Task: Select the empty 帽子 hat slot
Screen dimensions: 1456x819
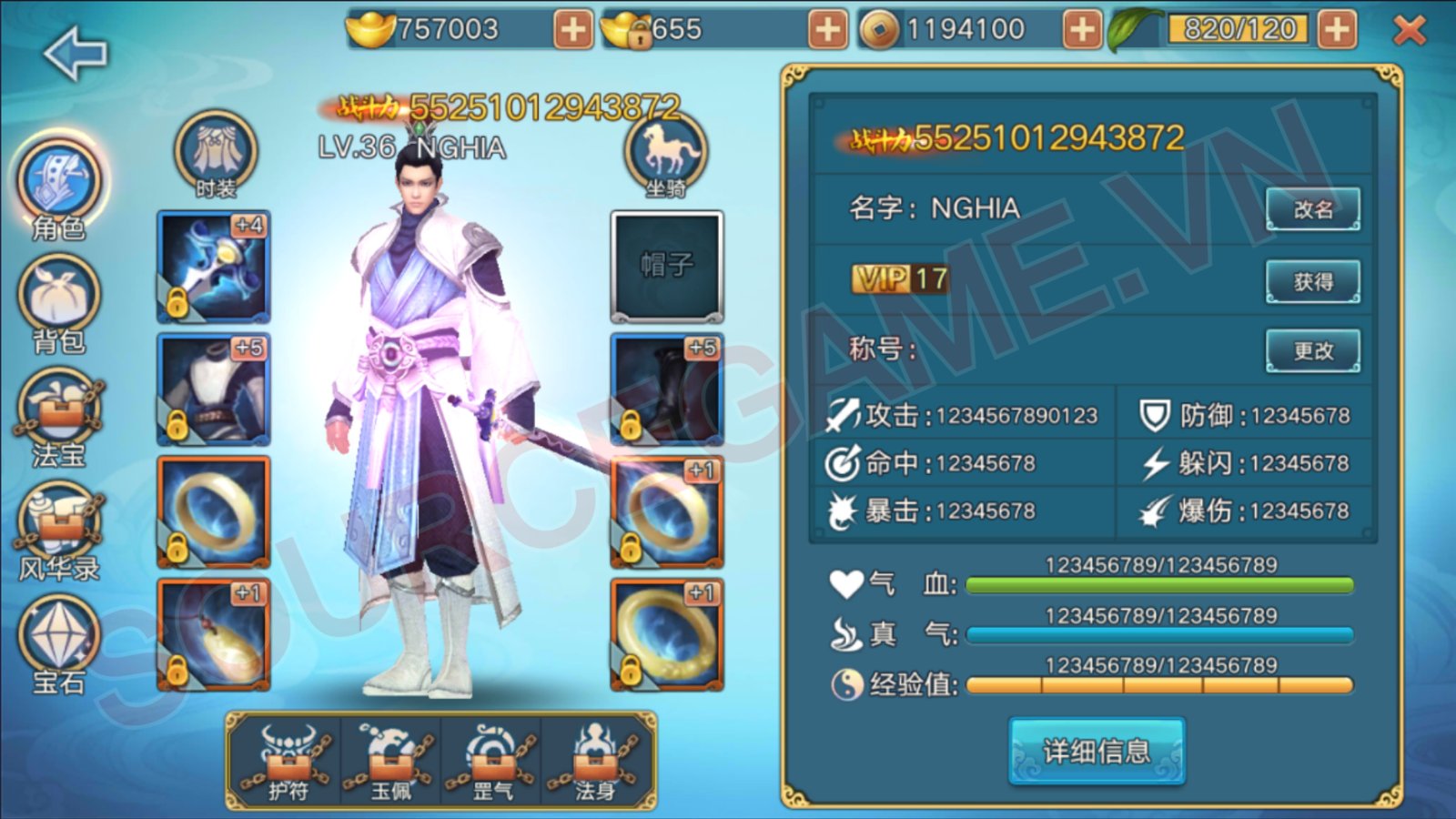Action: (x=667, y=267)
